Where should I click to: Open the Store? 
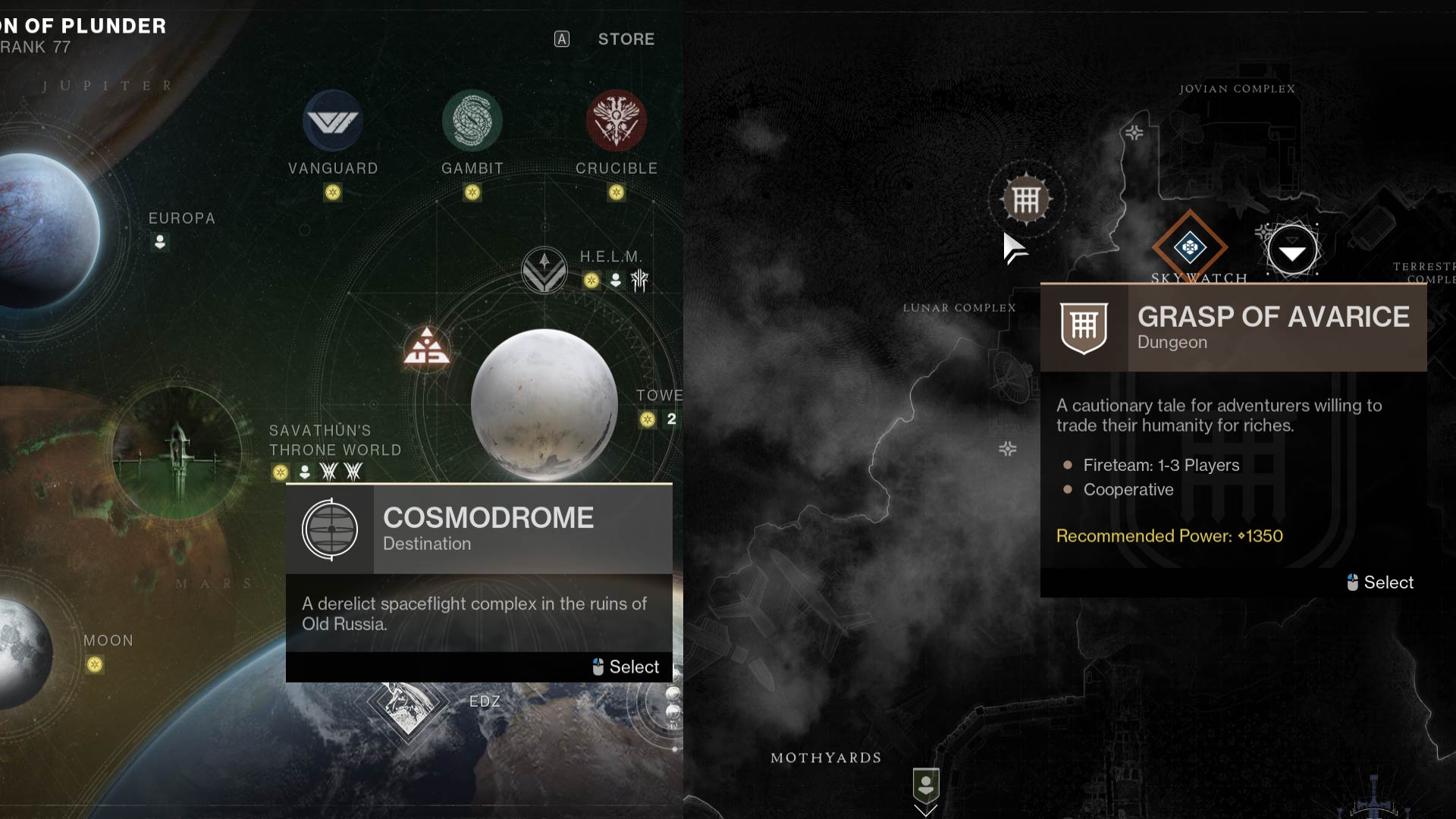point(626,39)
